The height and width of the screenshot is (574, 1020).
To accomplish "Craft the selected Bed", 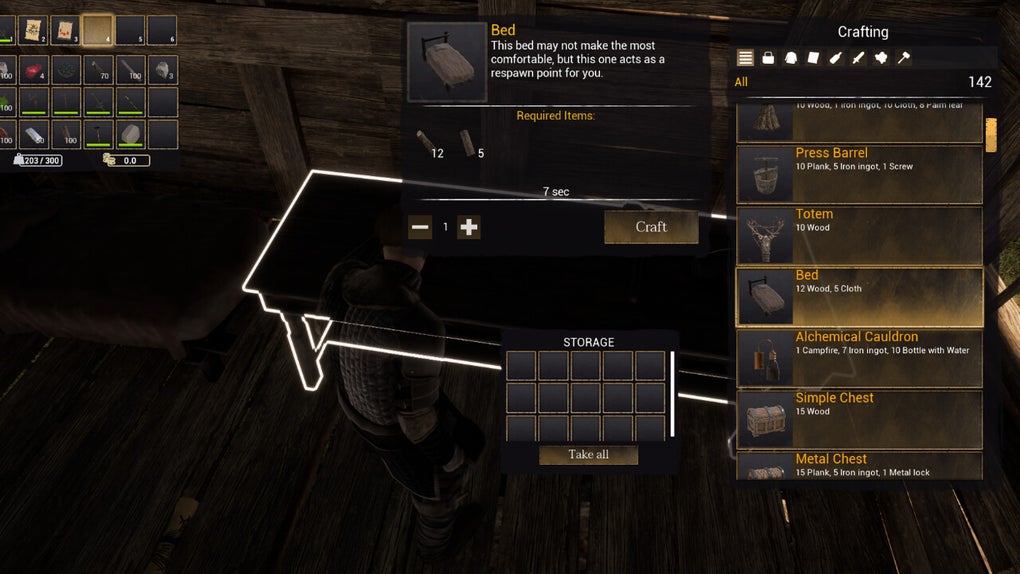I will [x=651, y=227].
